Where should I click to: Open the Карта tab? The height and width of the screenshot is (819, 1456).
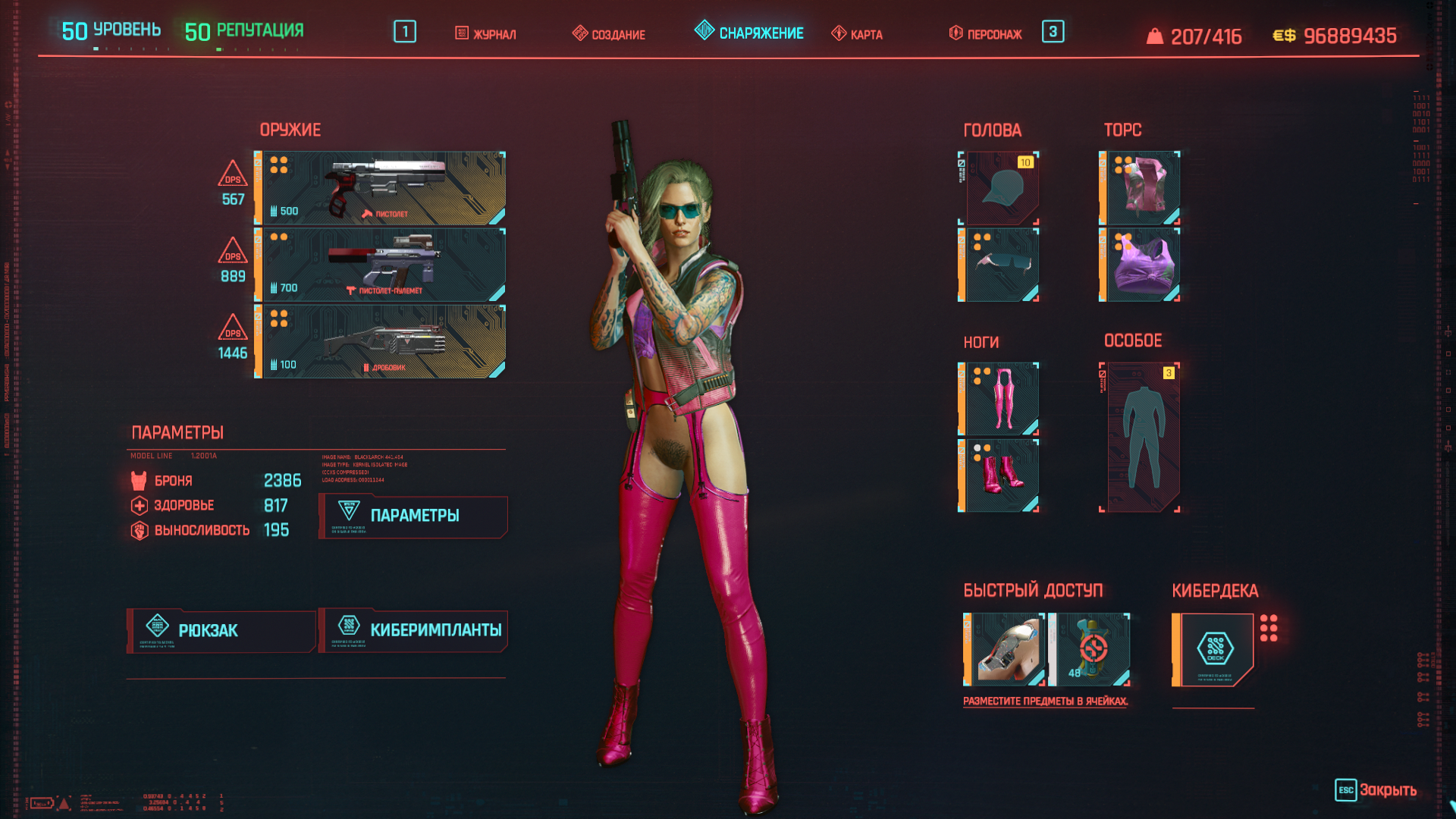858,34
